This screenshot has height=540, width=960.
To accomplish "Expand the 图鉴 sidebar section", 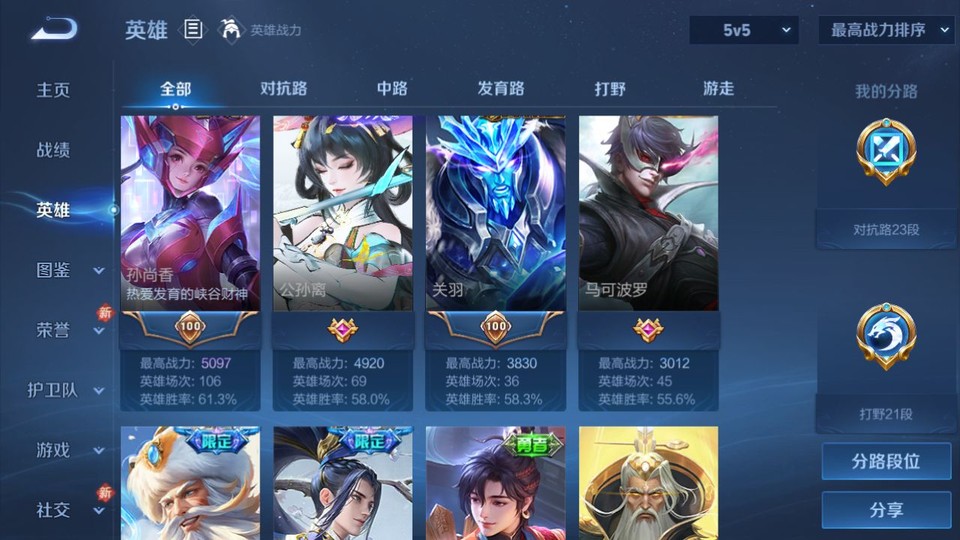I will pyautogui.click(x=98, y=270).
